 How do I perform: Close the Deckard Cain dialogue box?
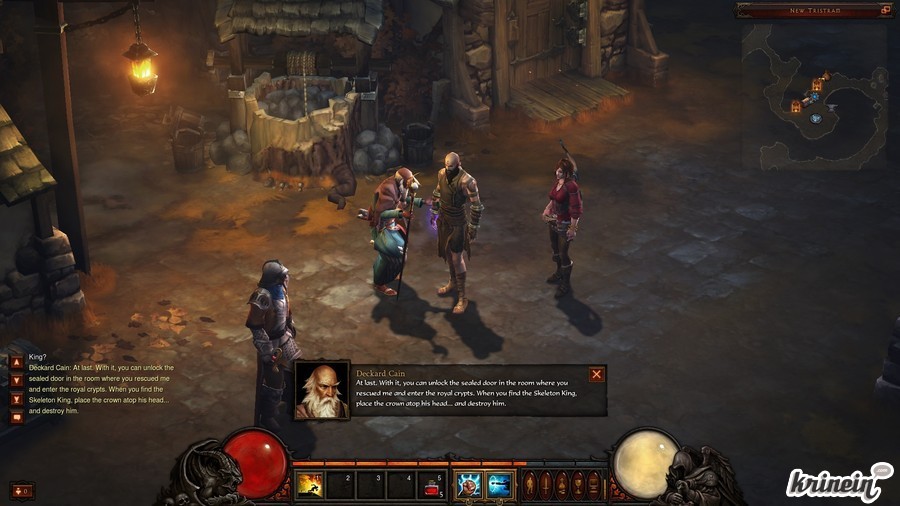pyautogui.click(x=596, y=375)
